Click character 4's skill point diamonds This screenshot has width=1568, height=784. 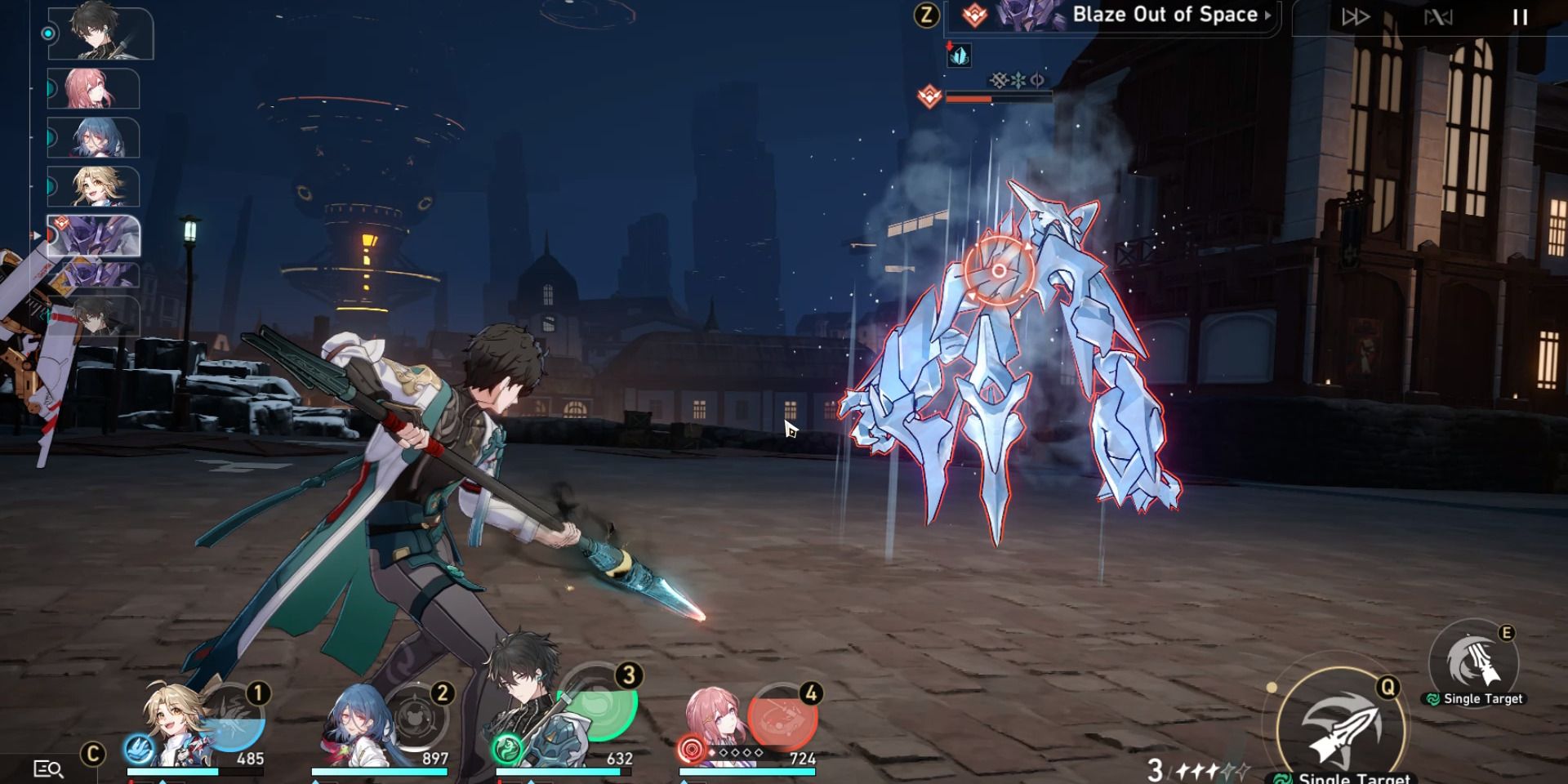point(737,753)
